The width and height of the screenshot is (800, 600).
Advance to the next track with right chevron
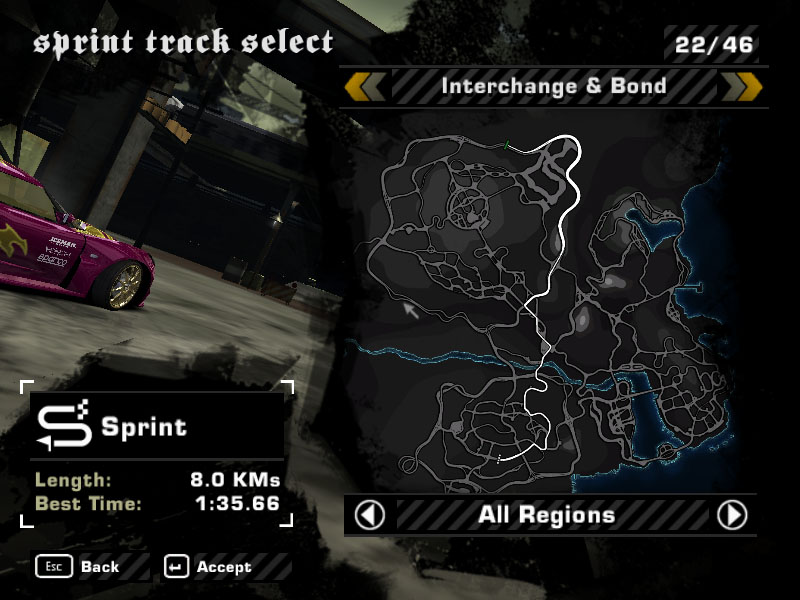743,86
